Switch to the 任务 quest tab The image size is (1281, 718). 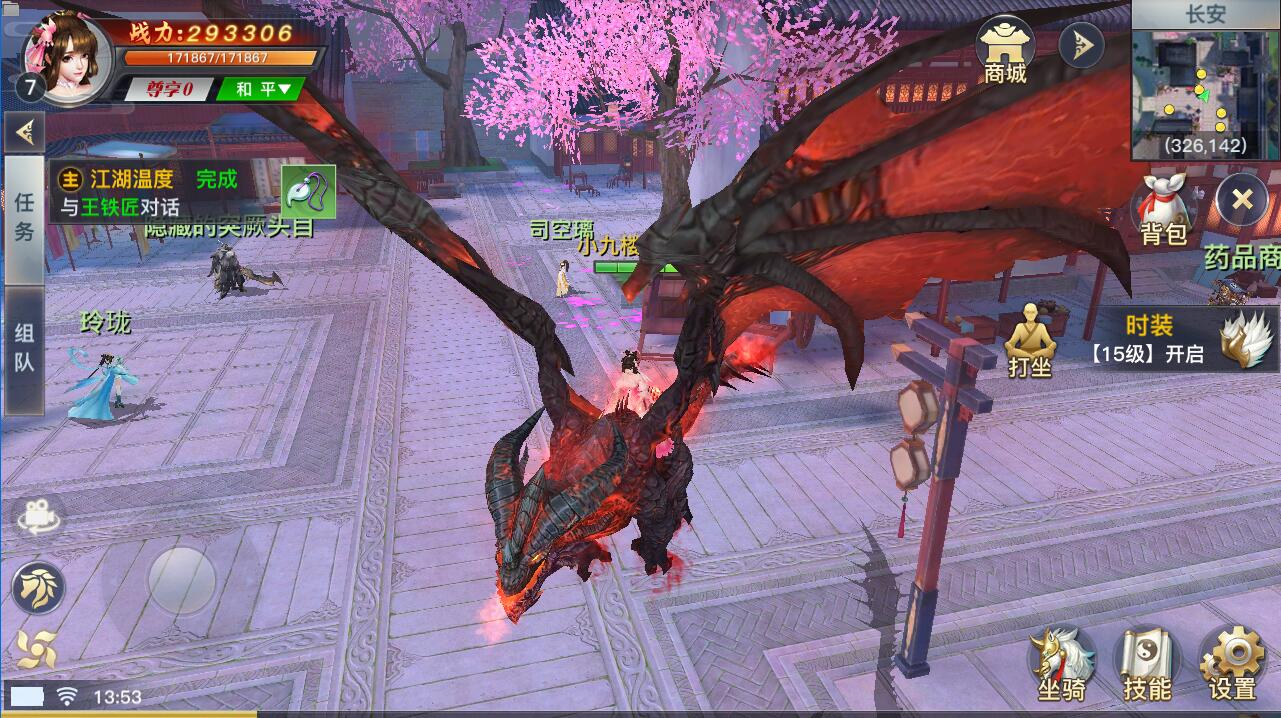[x=24, y=216]
